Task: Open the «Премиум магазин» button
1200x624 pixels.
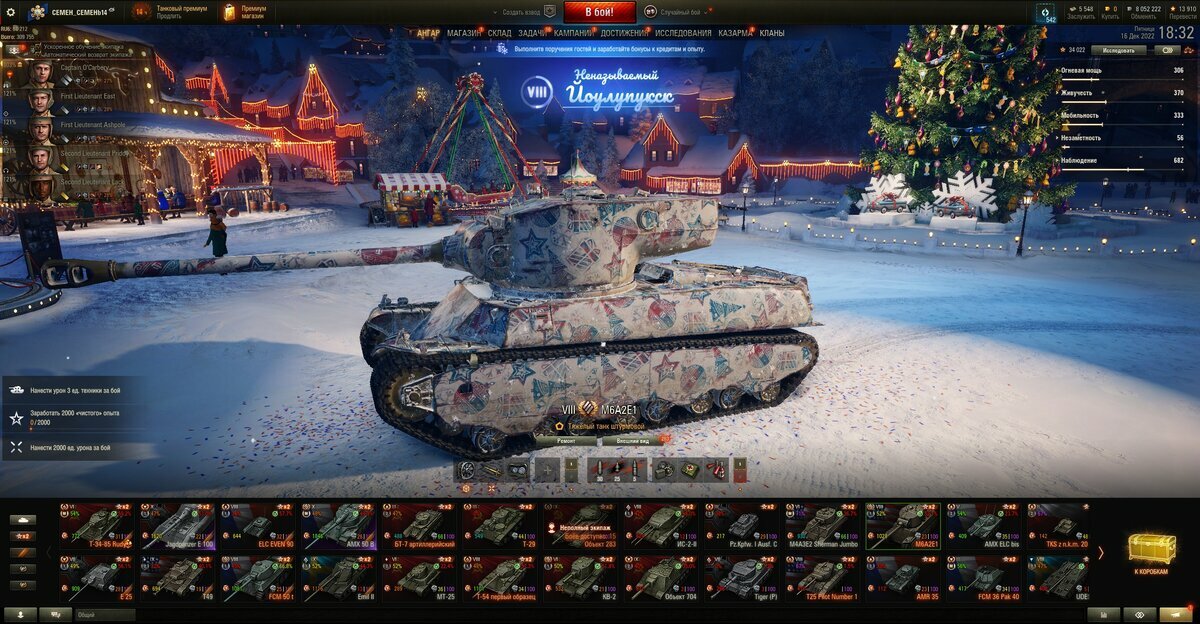Action: (242, 12)
